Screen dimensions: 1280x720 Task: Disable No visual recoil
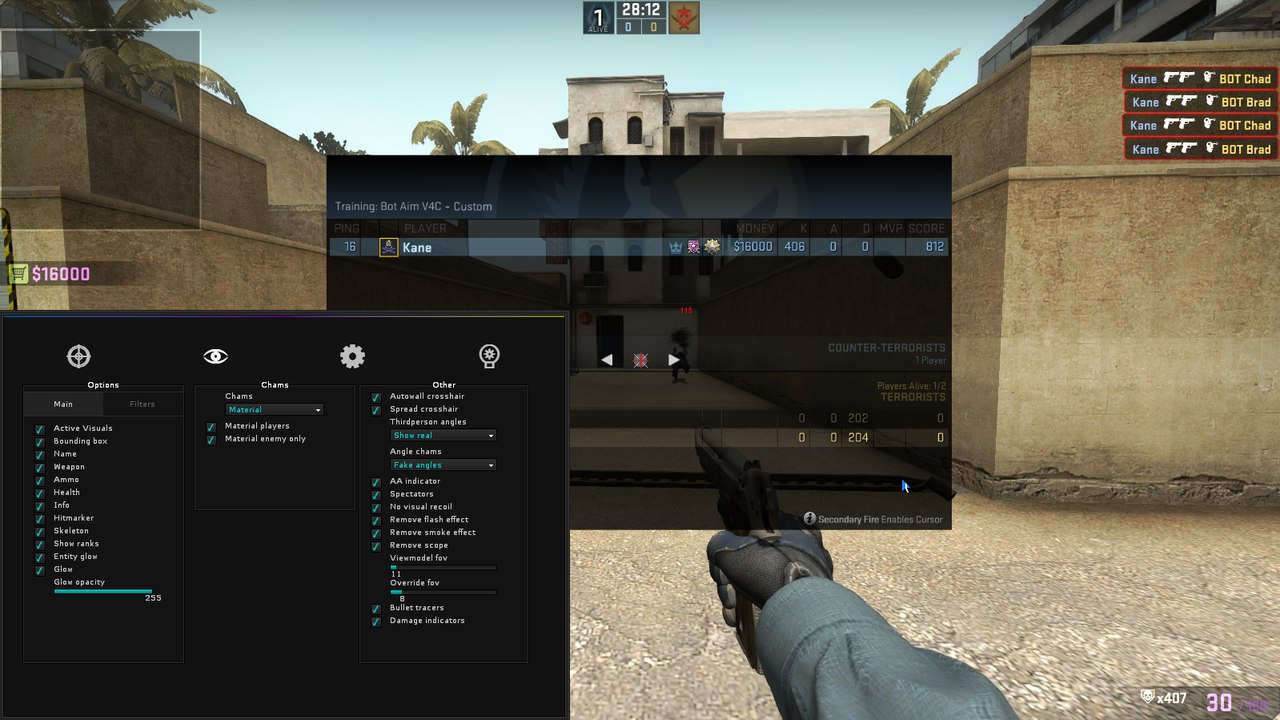(376, 507)
